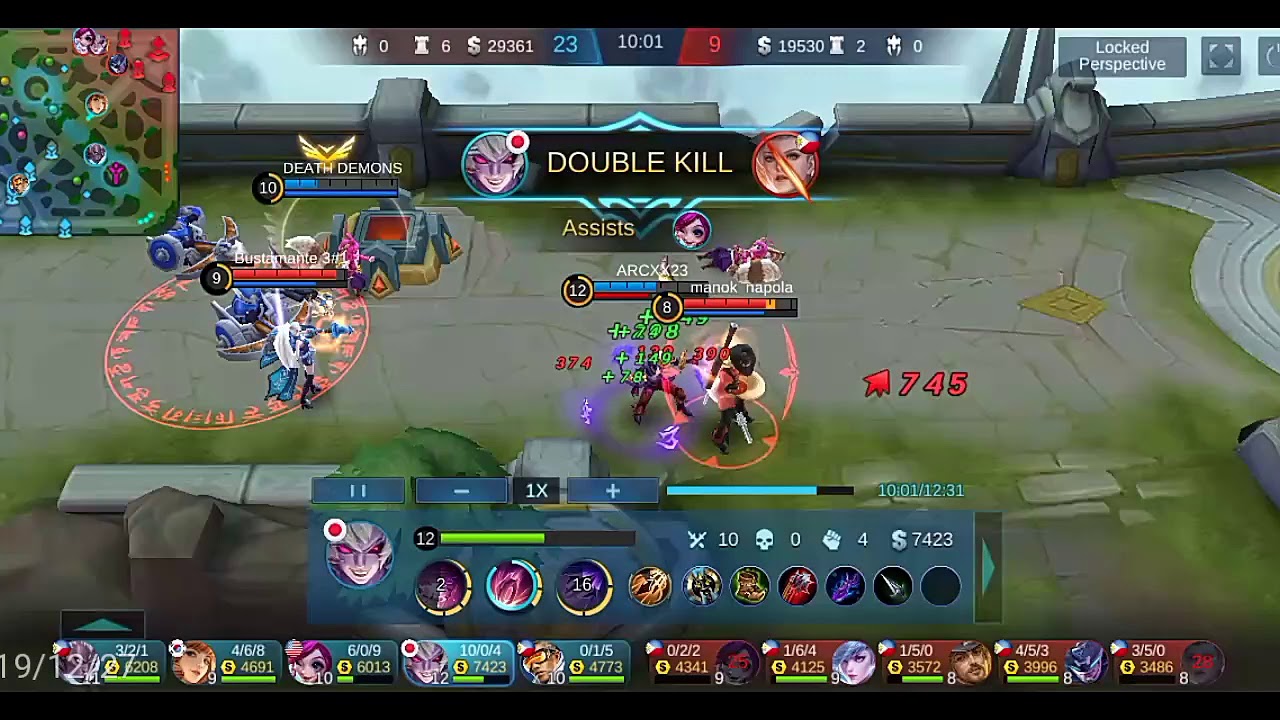Click the first skill icon showing cooldown 2
The image size is (1280, 720).
click(x=443, y=586)
